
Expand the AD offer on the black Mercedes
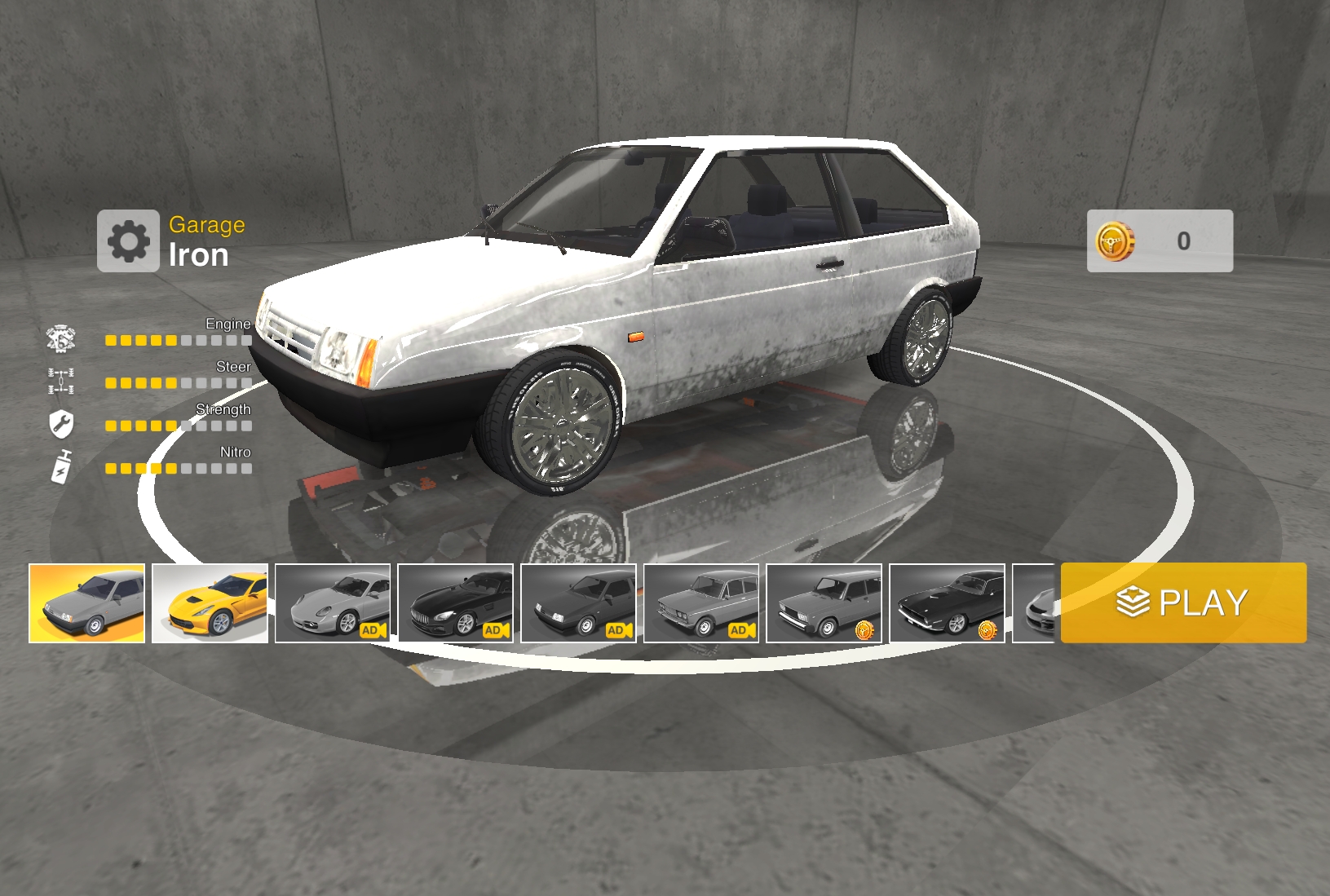[x=495, y=630]
